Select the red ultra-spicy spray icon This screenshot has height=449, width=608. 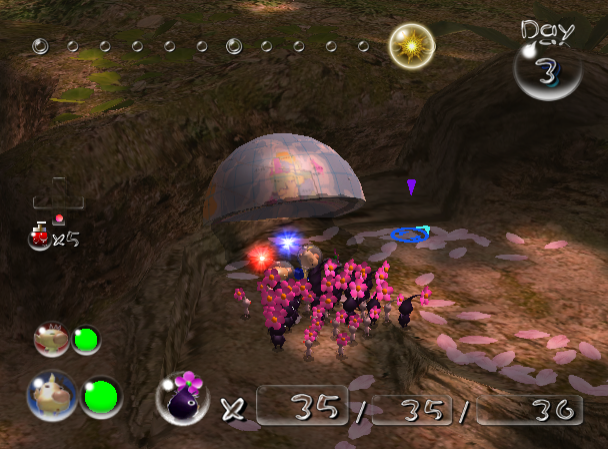click(x=42, y=236)
